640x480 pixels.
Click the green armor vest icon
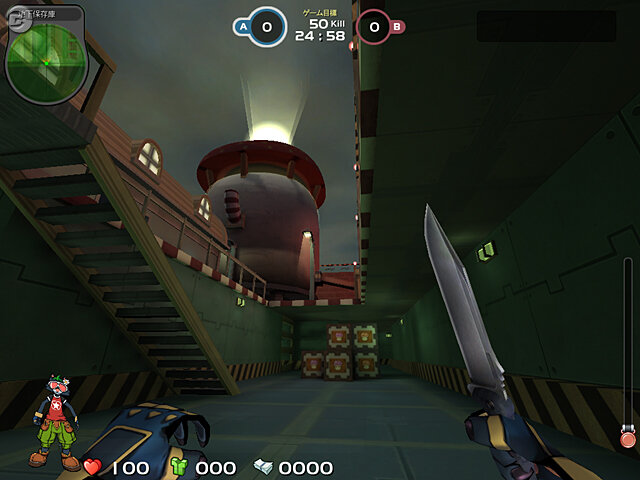coord(180,467)
